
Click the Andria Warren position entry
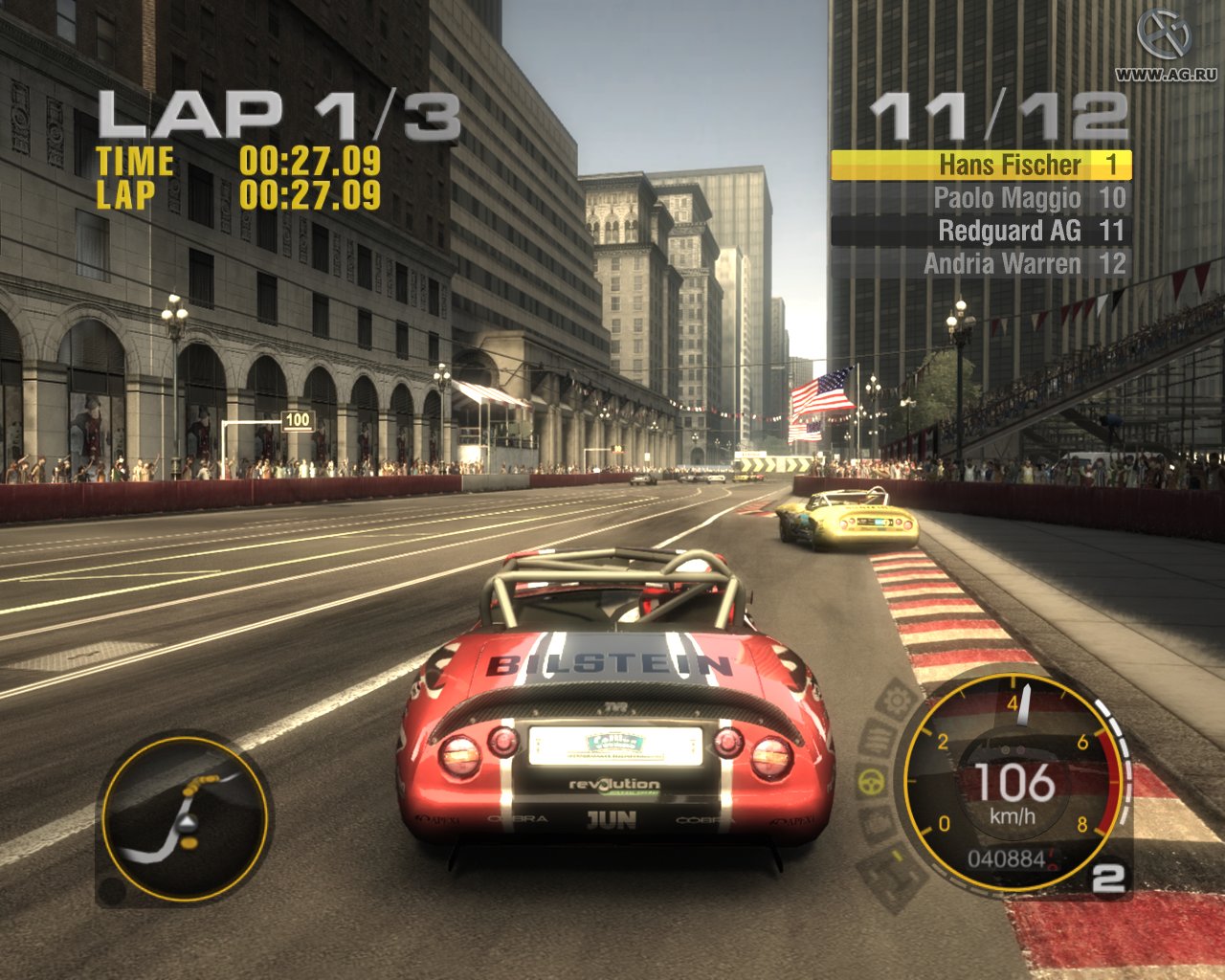tap(1010, 264)
